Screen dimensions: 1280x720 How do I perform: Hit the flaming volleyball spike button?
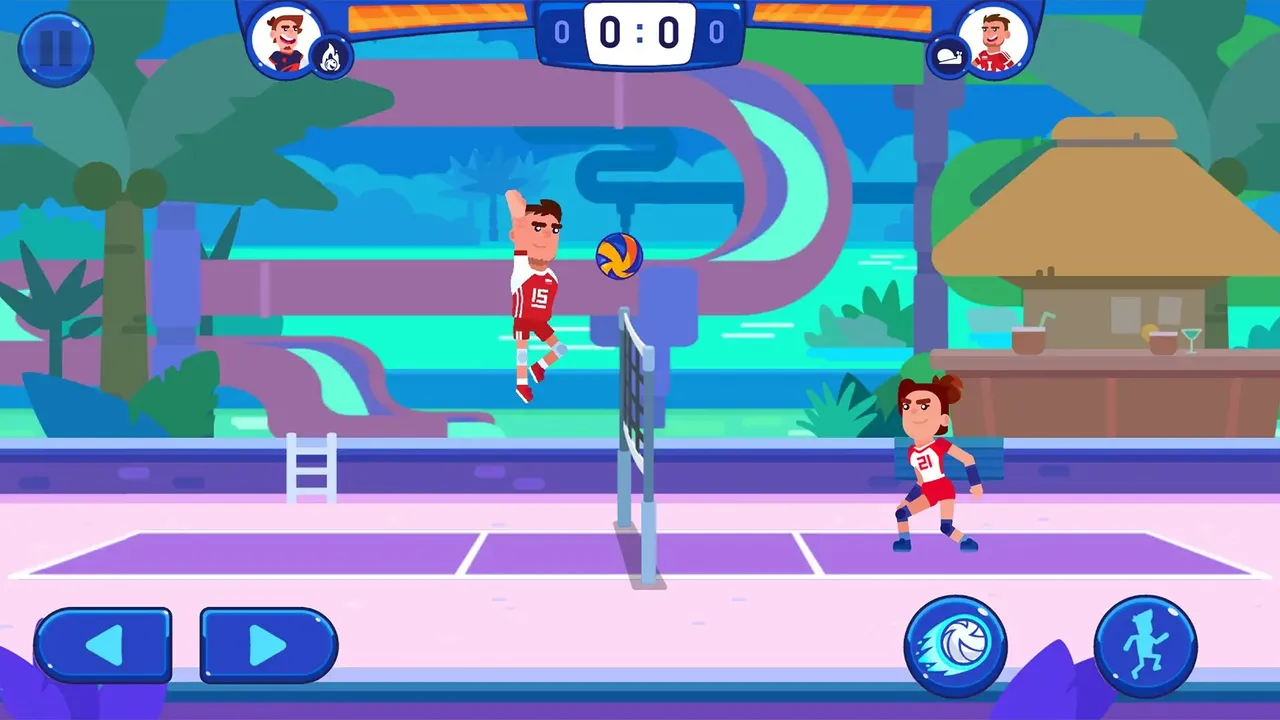955,645
